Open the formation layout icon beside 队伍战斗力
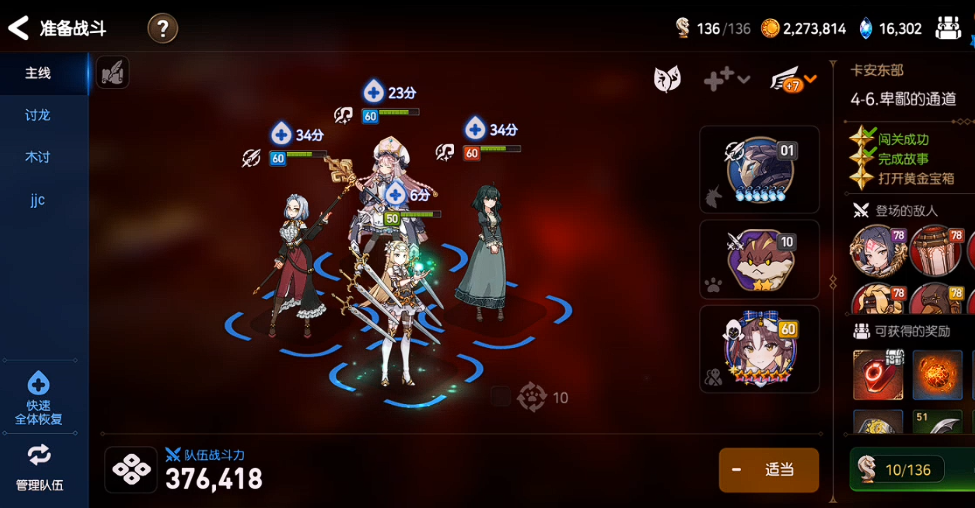Image resolution: width=975 pixels, height=508 pixels. (131, 470)
